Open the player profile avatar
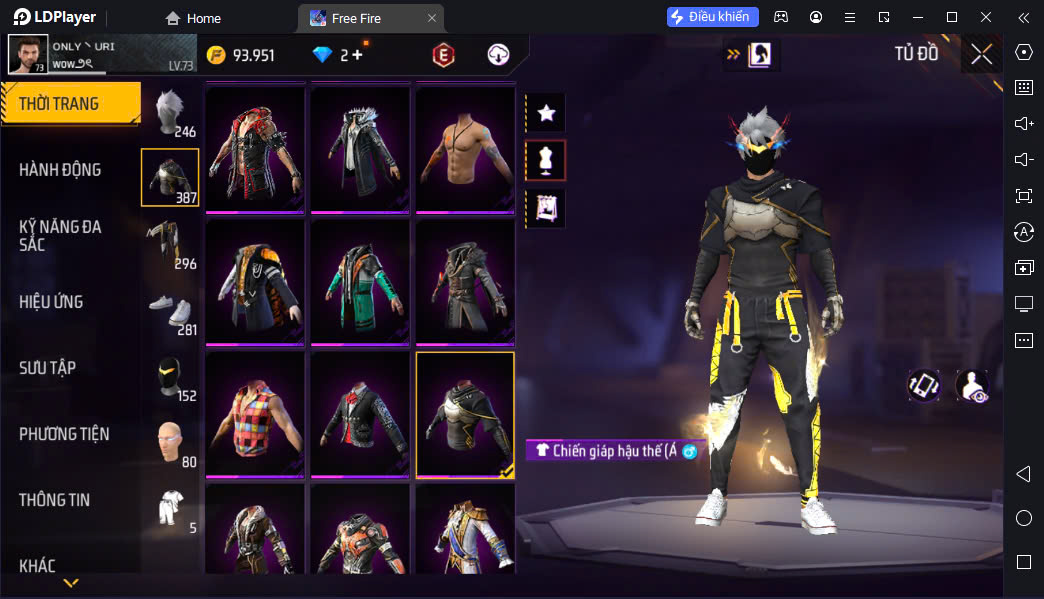This screenshot has width=1044, height=599. pyautogui.click(x=28, y=54)
